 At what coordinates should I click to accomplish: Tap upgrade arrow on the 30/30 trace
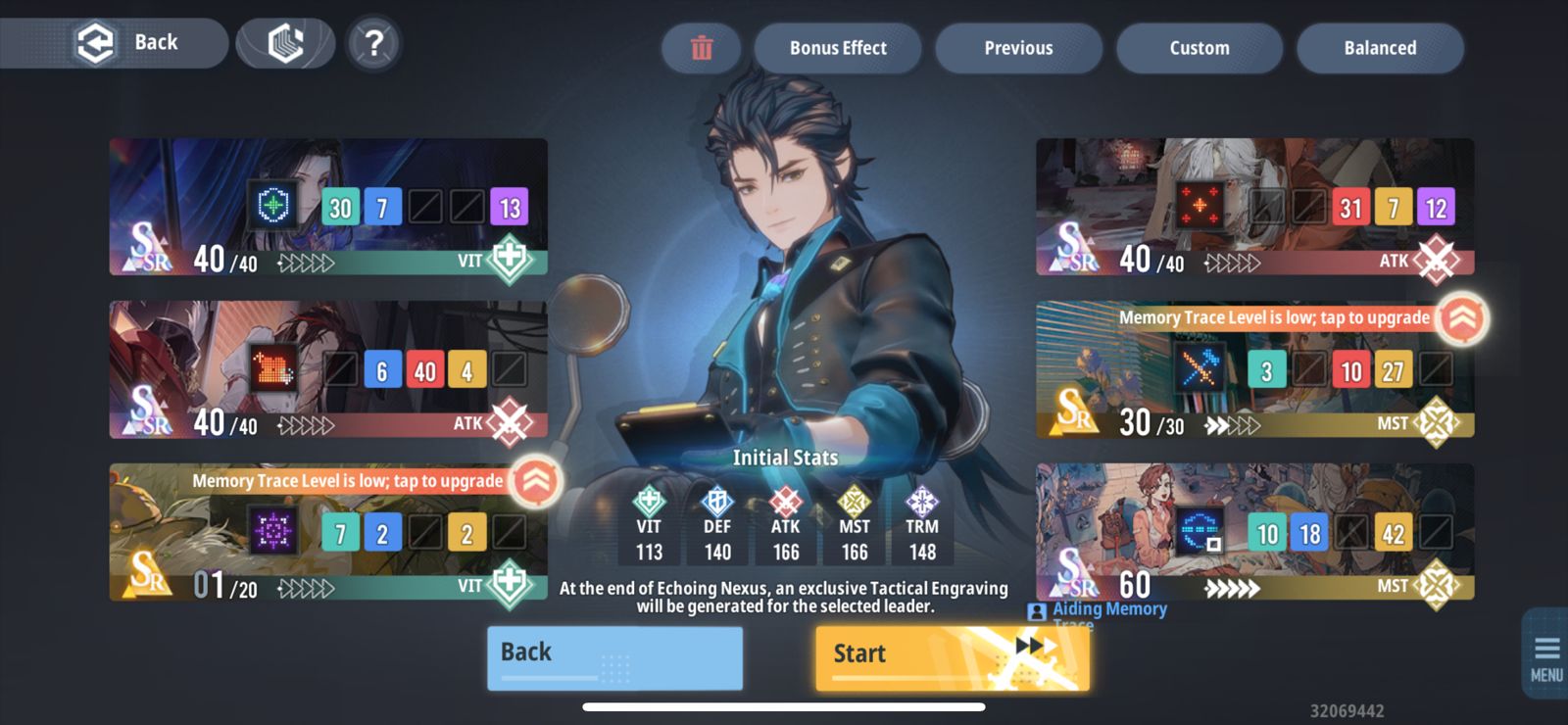(1462, 317)
